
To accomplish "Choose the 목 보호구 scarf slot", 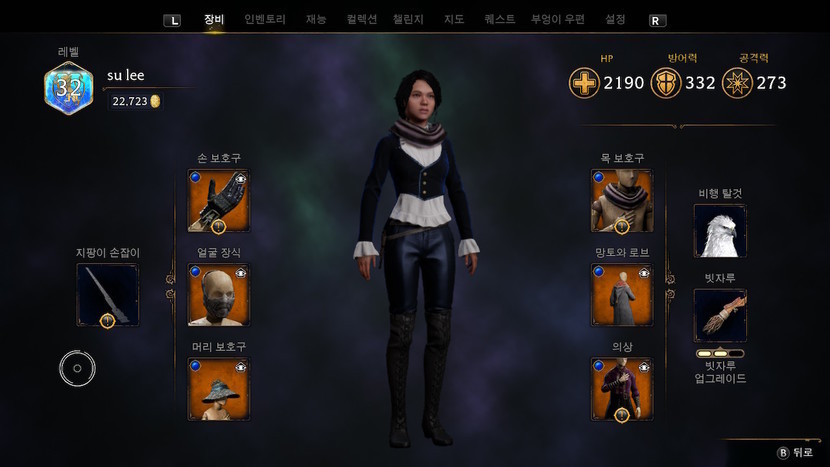I will click(x=622, y=201).
